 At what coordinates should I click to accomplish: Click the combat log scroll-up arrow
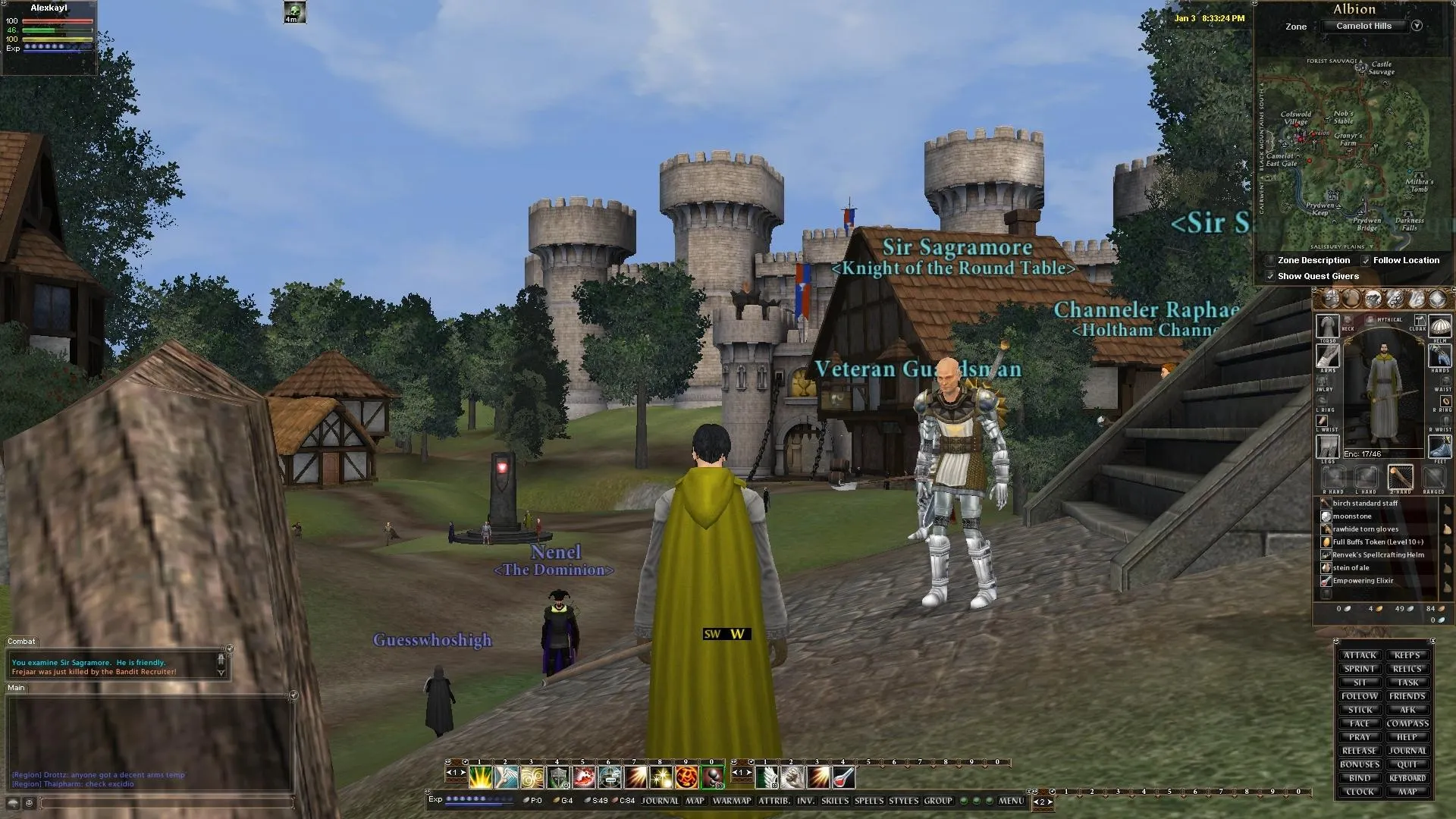(x=220, y=658)
